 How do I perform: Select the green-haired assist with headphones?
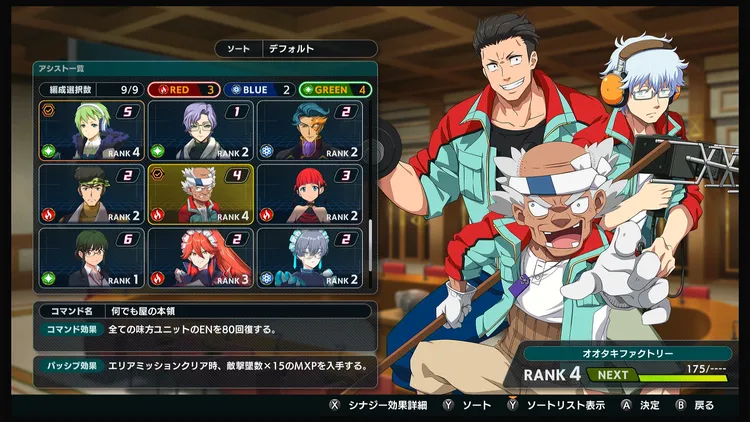click(x=91, y=131)
